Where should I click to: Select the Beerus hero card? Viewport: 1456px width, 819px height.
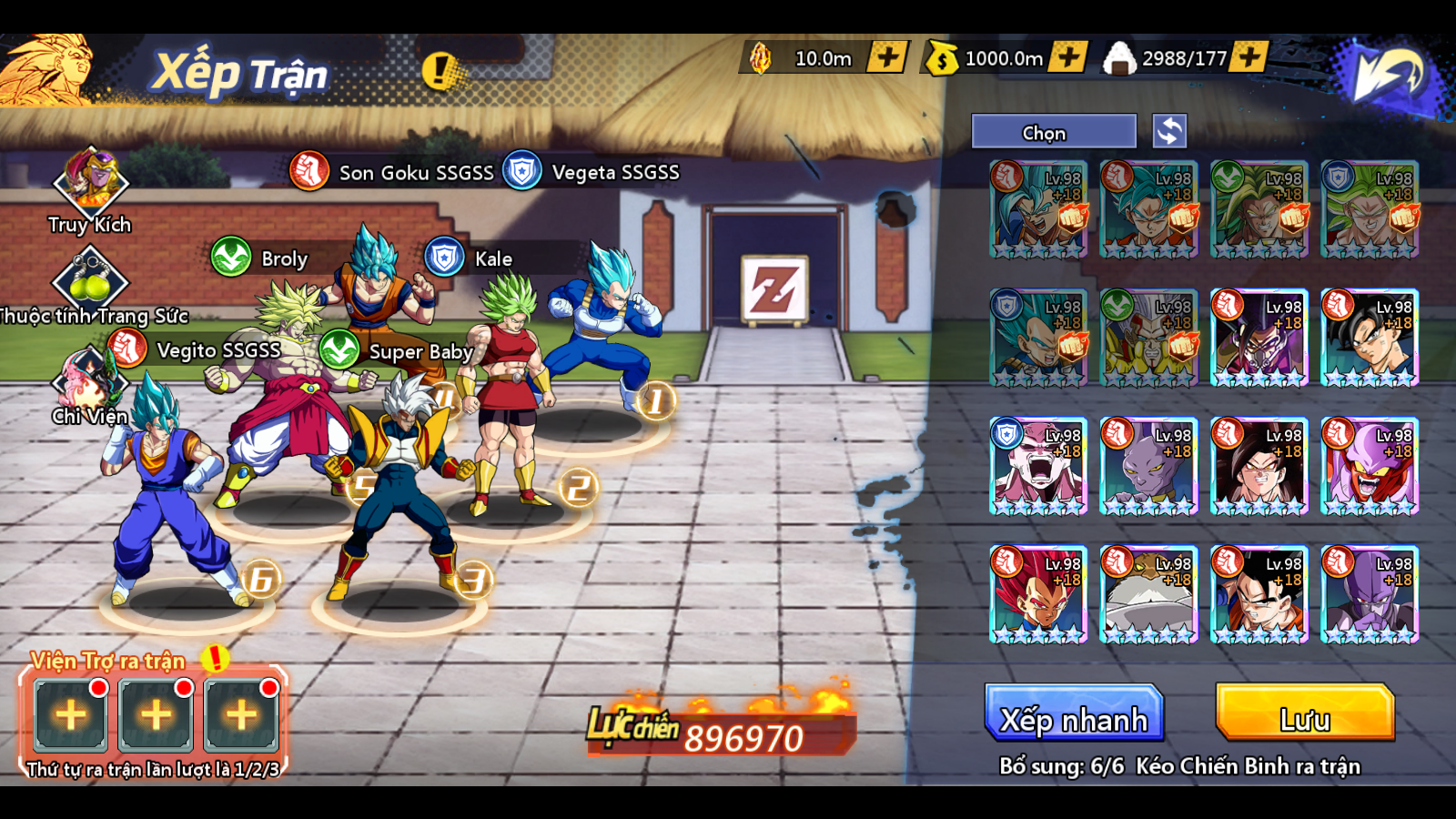(x=1148, y=466)
